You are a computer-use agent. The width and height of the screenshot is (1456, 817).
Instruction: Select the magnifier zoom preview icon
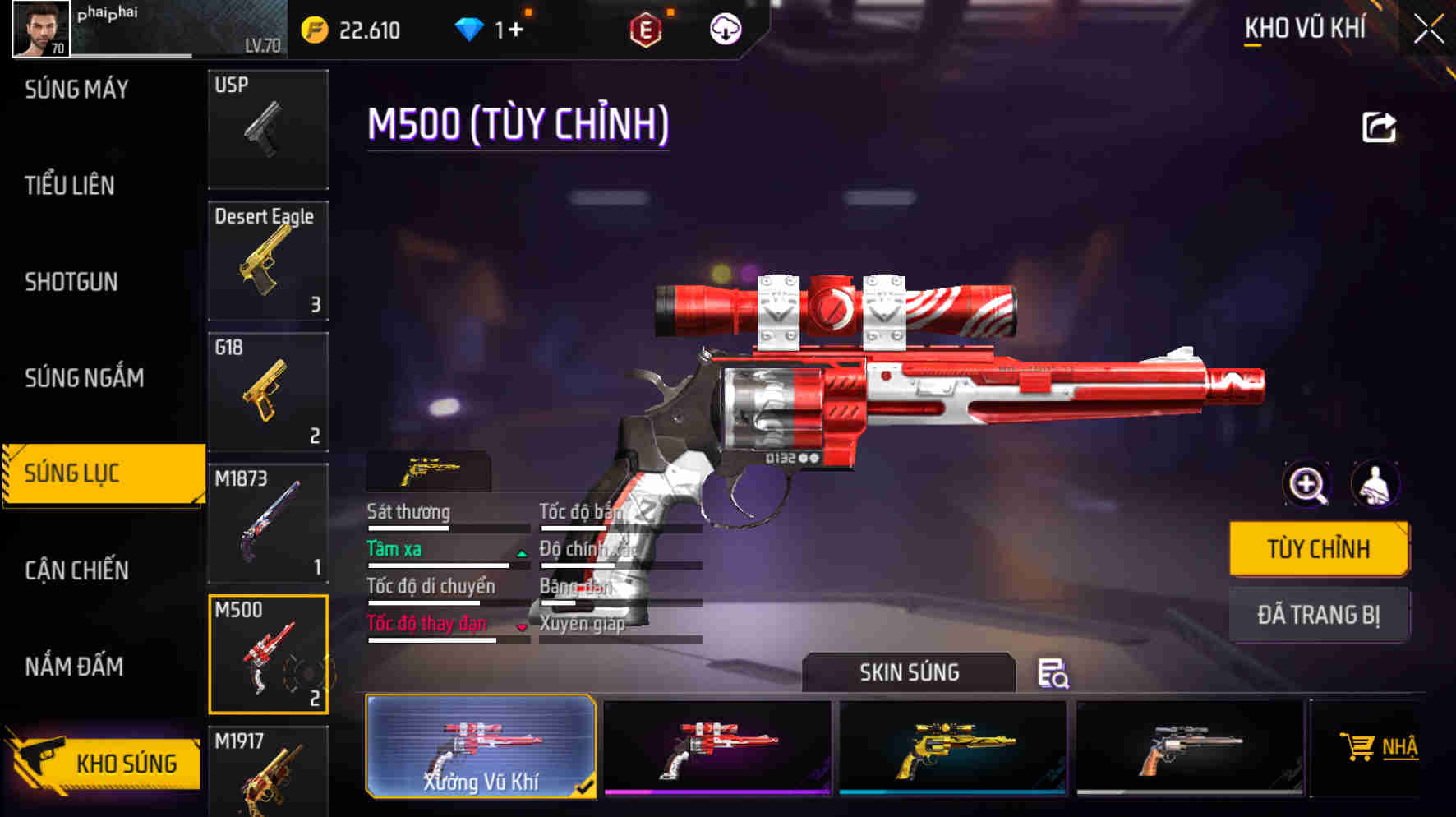point(1306,484)
